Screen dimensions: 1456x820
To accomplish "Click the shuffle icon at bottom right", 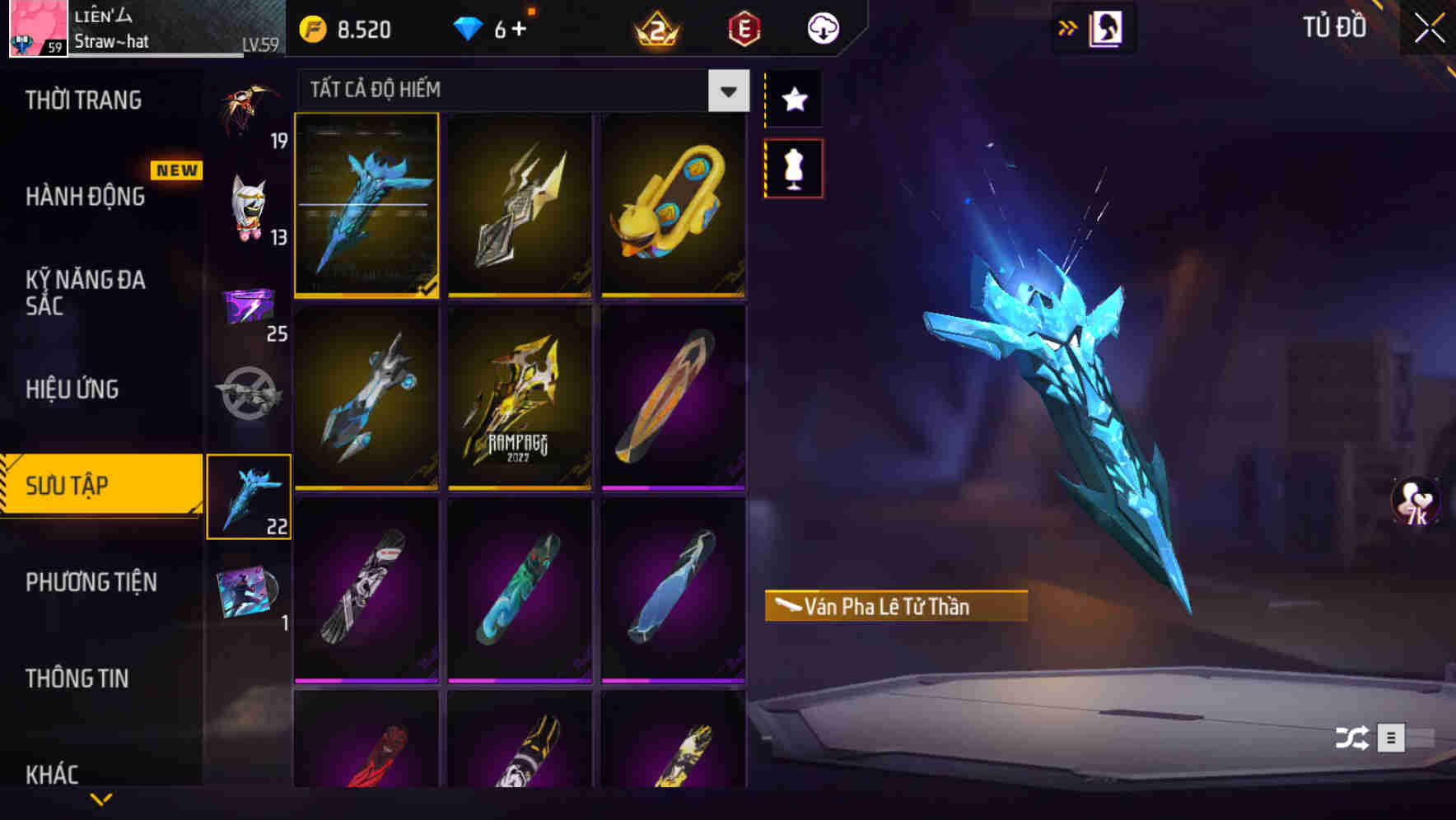I will pyautogui.click(x=1351, y=739).
